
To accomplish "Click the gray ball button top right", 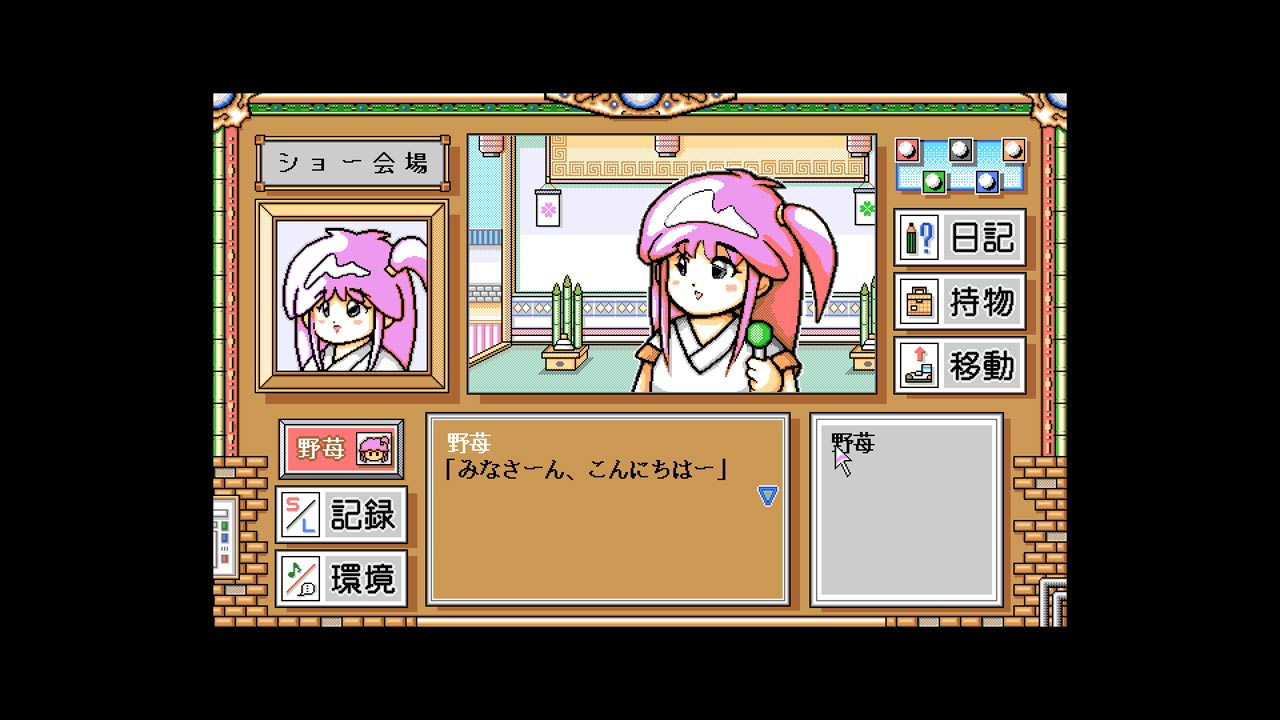I will (x=960, y=150).
